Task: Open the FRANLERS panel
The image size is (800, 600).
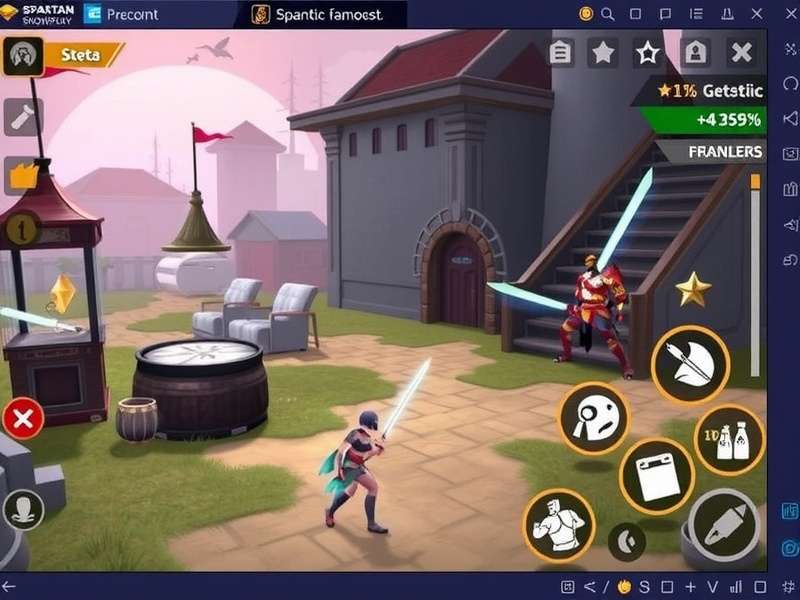Action: pyautogui.click(x=726, y=152)
